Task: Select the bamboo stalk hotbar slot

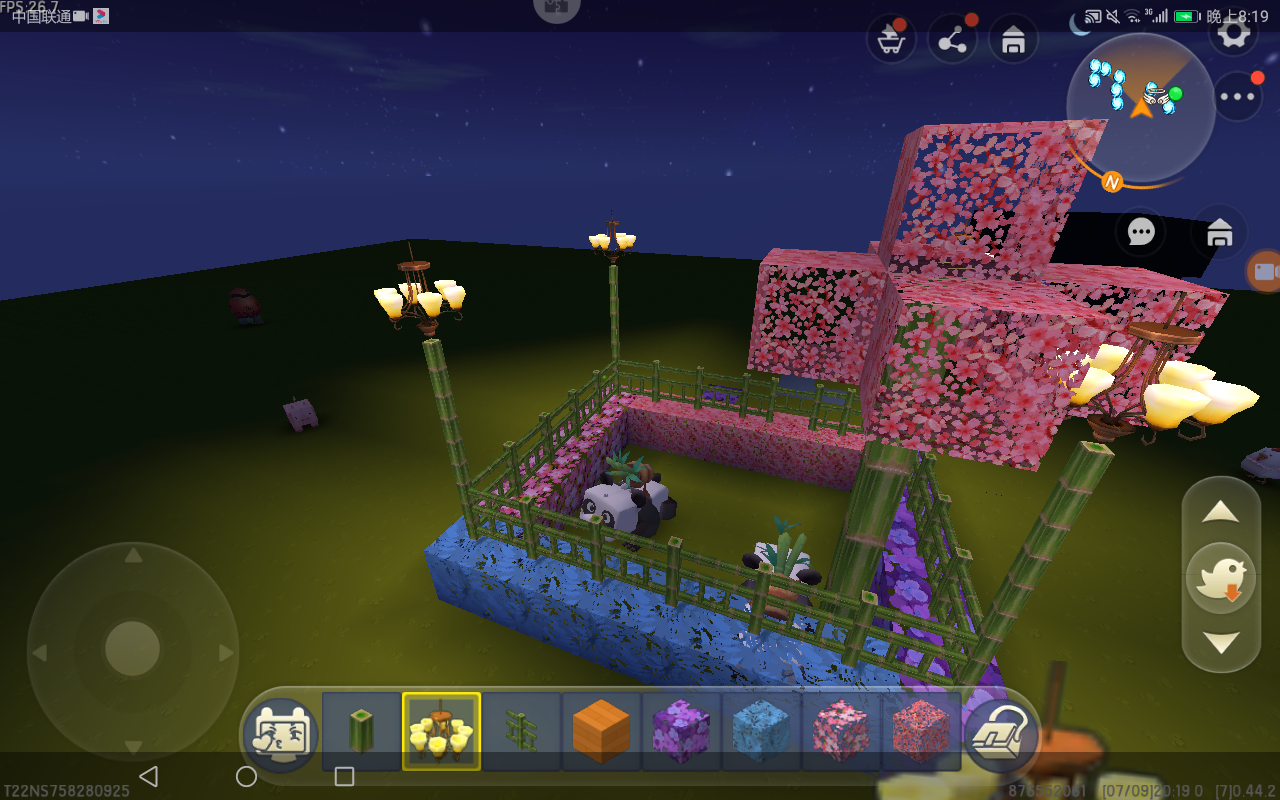Action: 361,732
